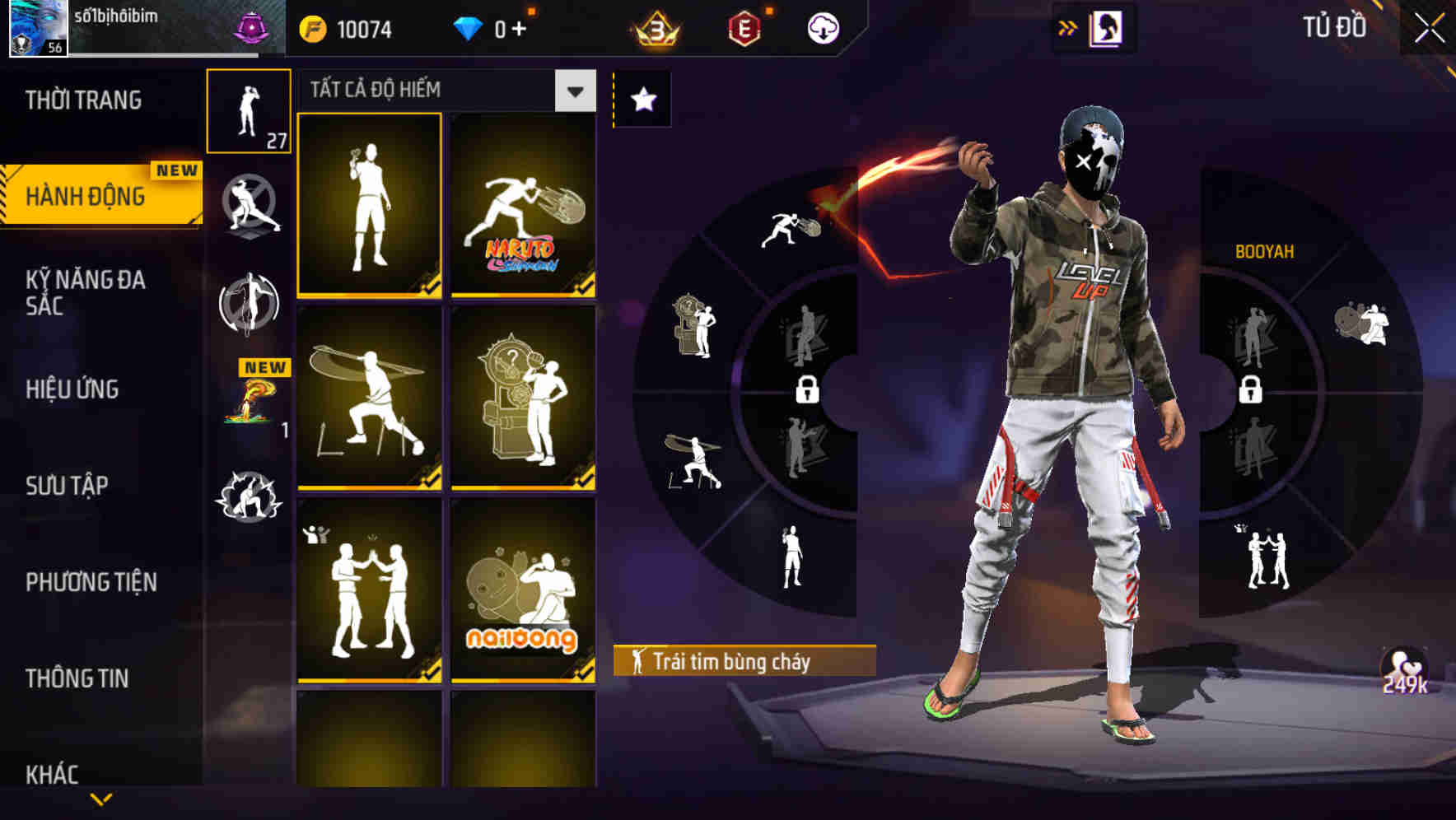Open the SƯU TẬP category
Viewport: 1456px width, 820px height.
pyautogui.click(x=66, y=486)
